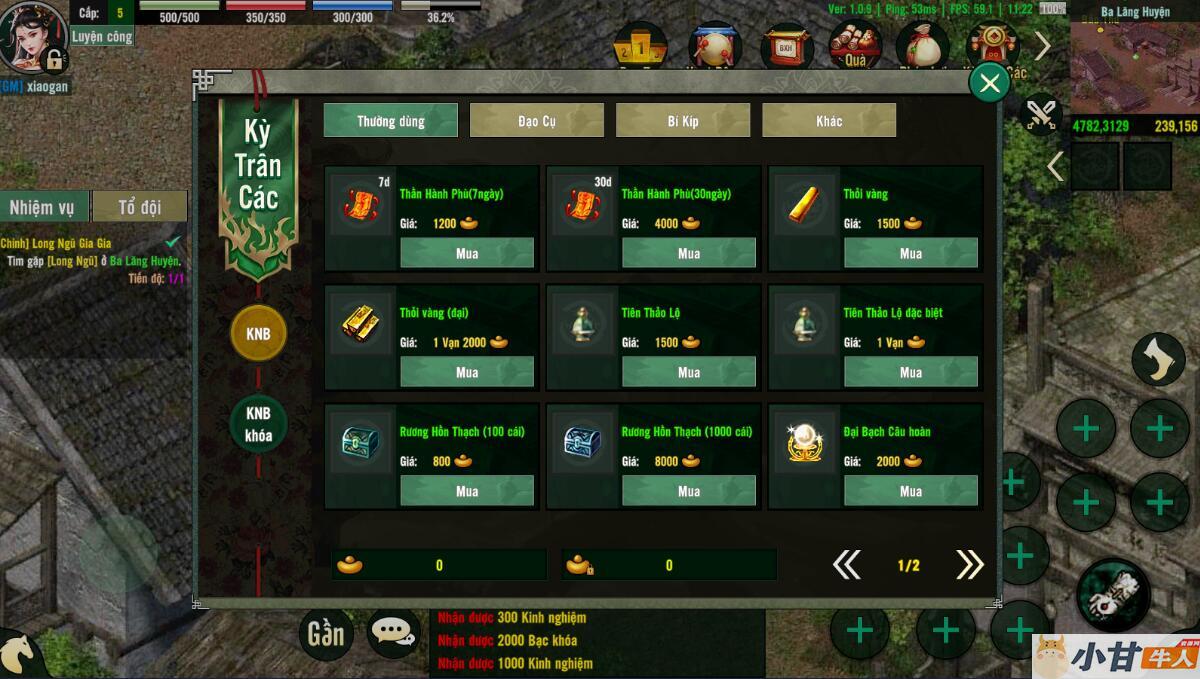
Task: Choose the Thường dùng tab
Action: pyautogui.click(x=391, y=121)
